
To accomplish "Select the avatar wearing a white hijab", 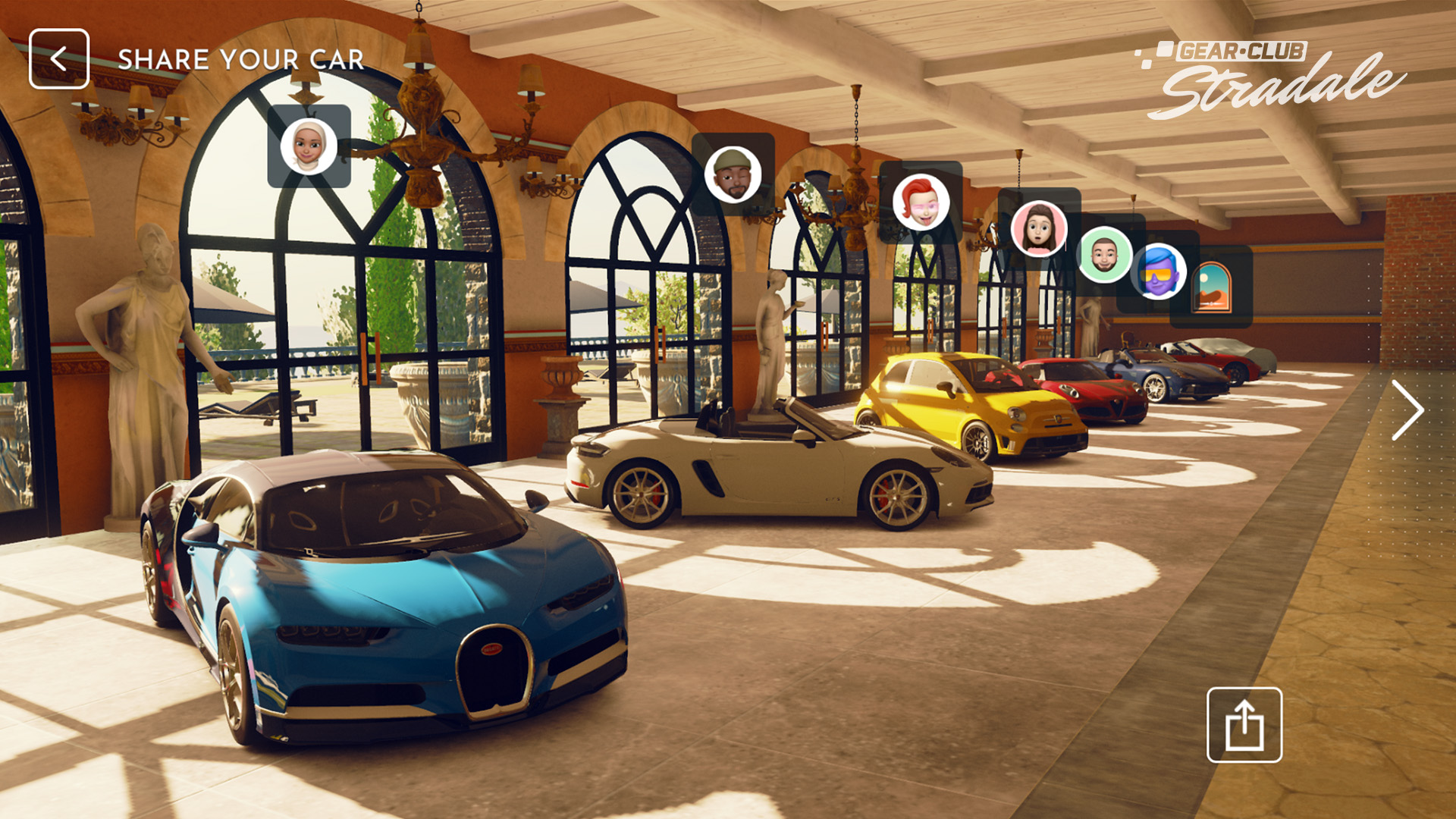I will [309, 146].
